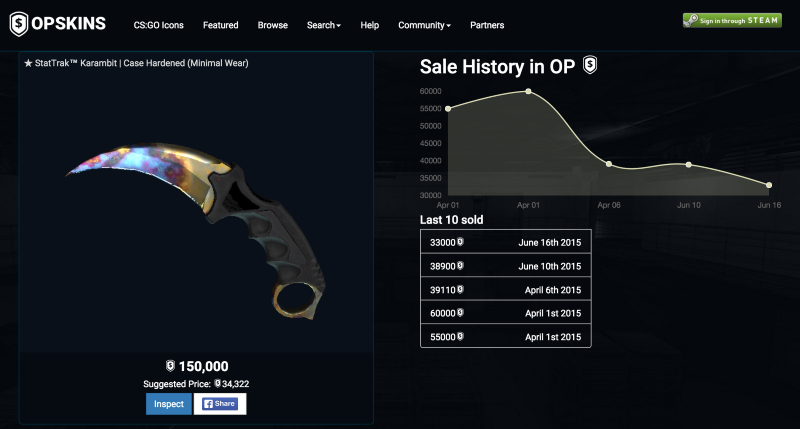Select the April 6th 2015 sale row

click(505, 290)
